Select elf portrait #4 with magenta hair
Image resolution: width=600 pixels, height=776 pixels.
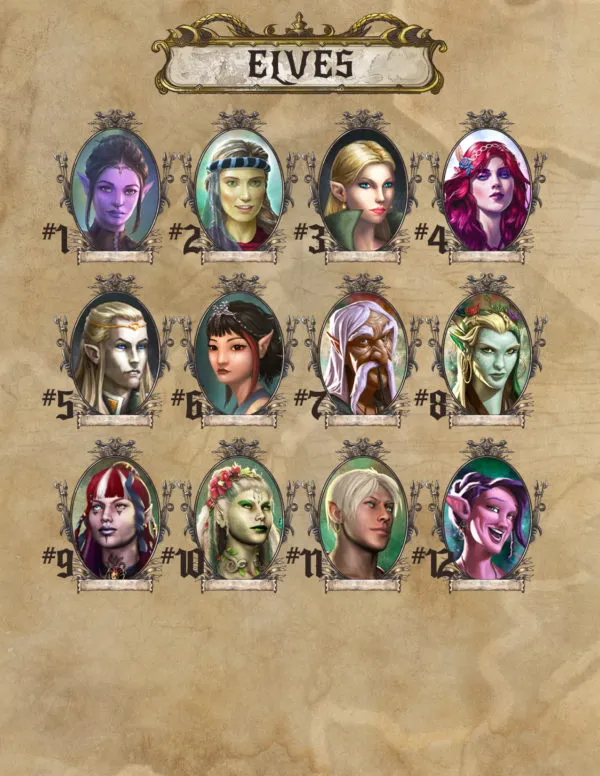(486, 191)
